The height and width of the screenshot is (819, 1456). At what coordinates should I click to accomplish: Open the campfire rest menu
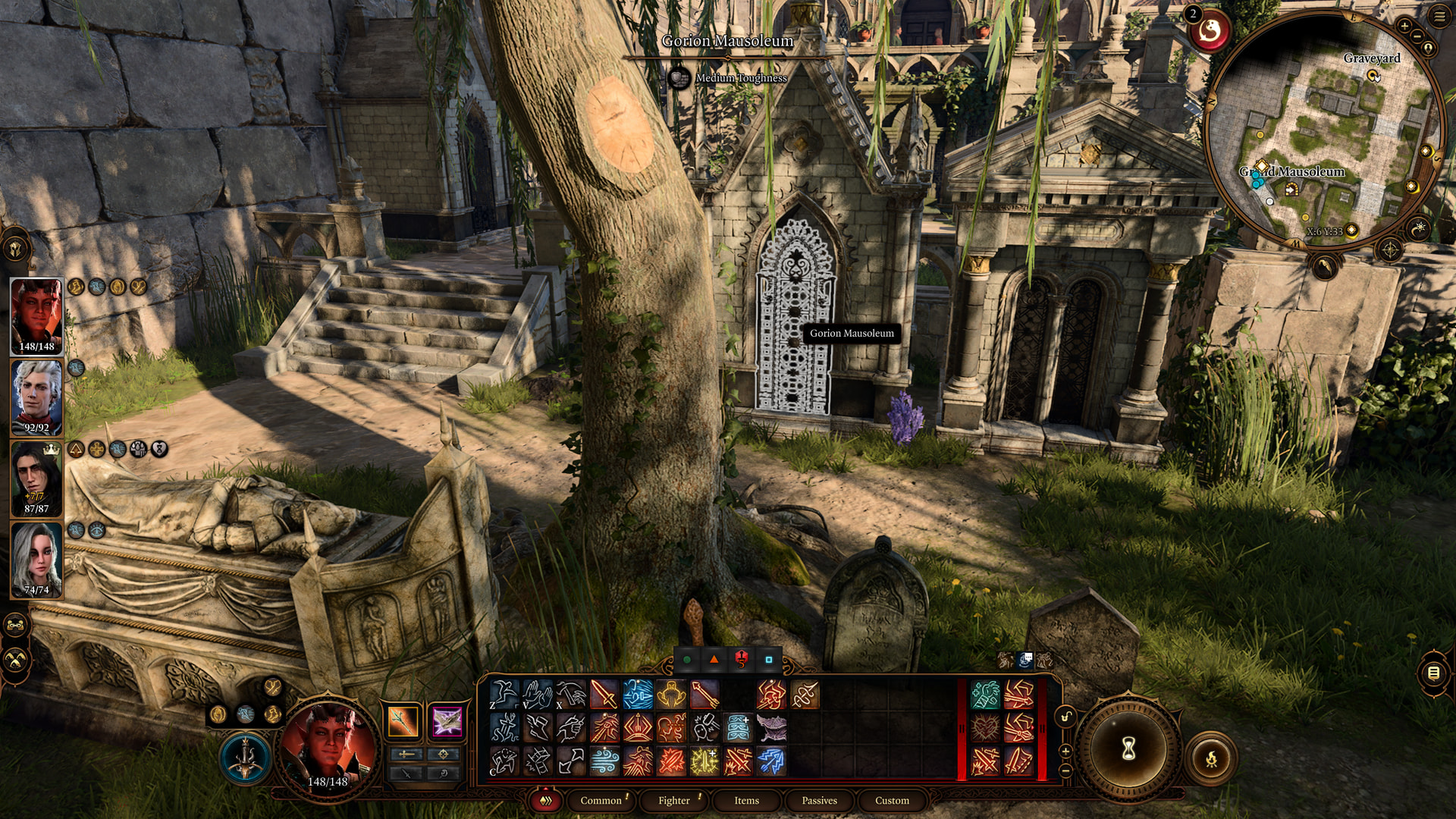click(1211, 758)
